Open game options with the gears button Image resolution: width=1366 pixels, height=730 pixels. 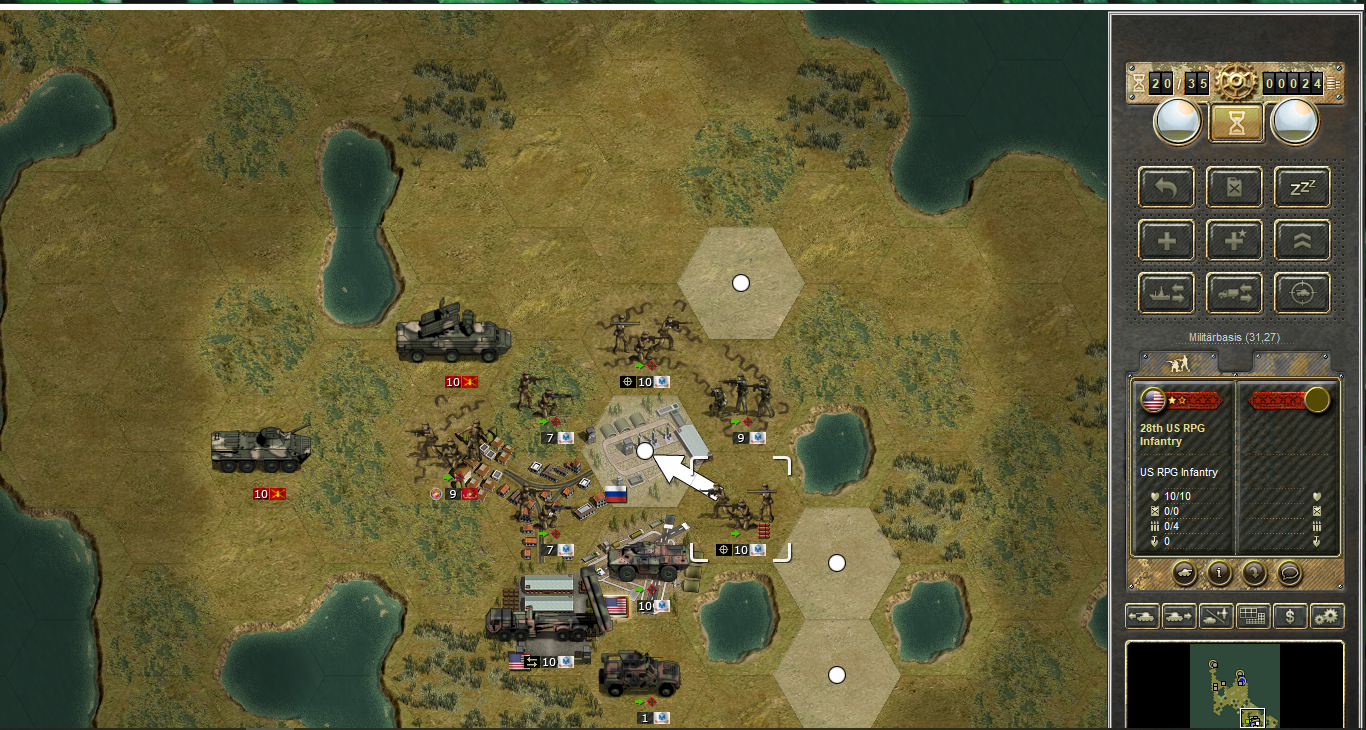(1327, 616)
